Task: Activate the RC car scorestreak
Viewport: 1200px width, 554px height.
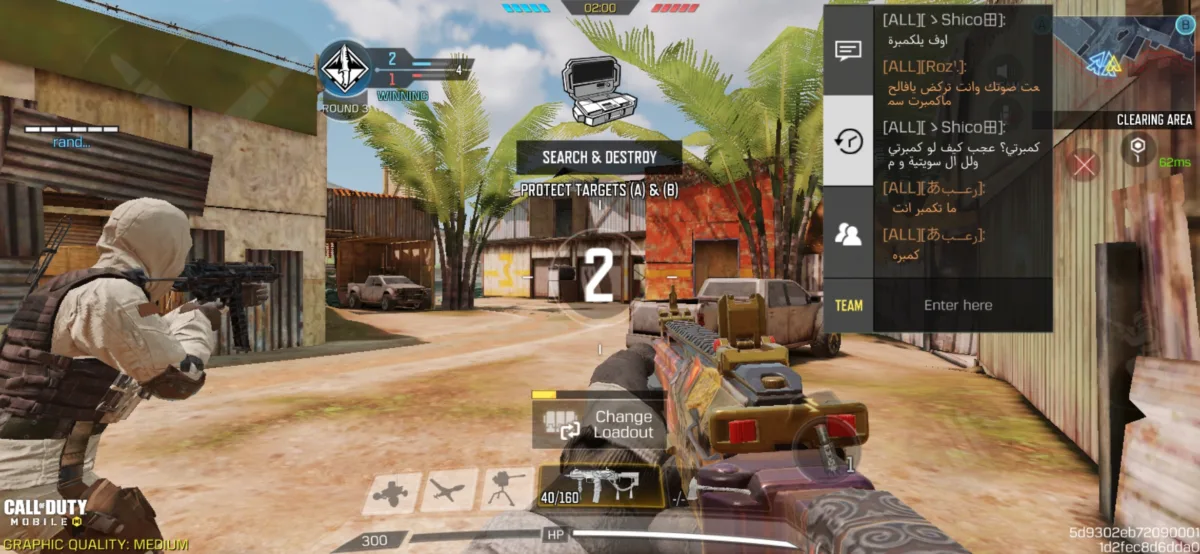Action: coord(391,491)
